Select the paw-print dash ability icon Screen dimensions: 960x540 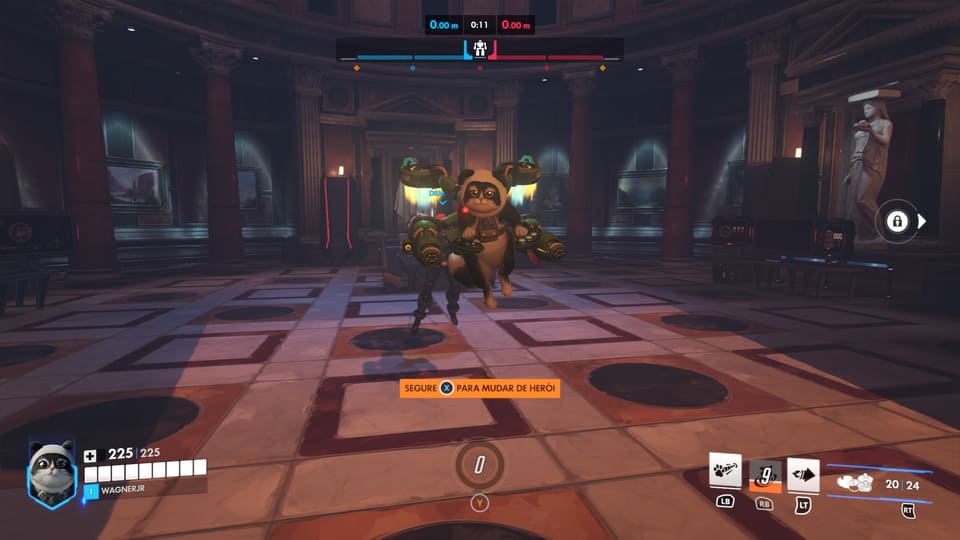724,472
